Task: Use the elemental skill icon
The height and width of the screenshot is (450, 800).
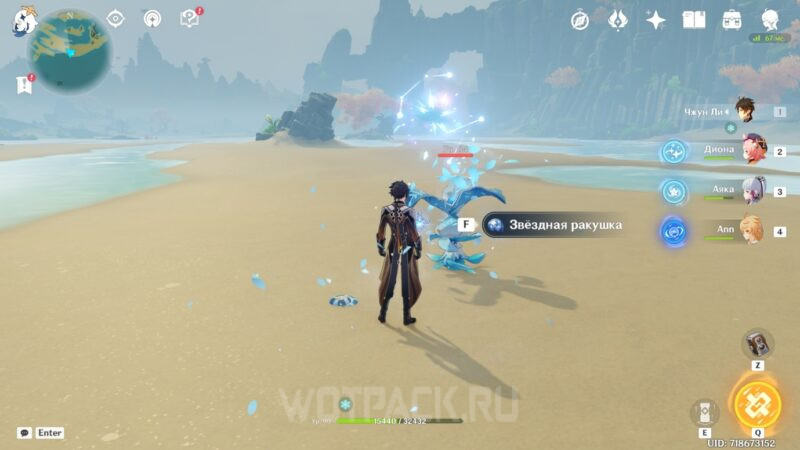Action: (x=705, y=411)
